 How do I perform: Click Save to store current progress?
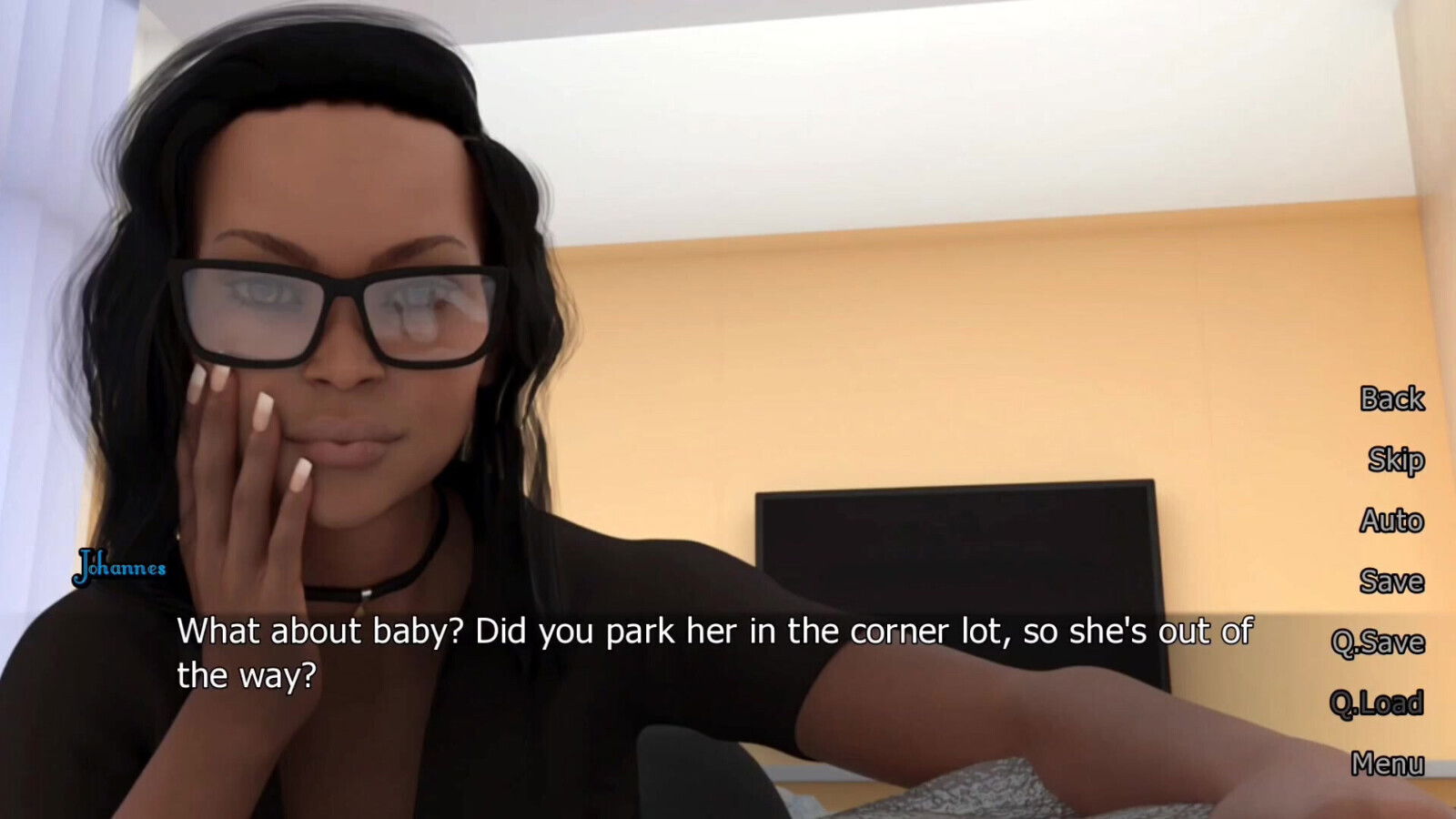click(x=1392, y=581)
